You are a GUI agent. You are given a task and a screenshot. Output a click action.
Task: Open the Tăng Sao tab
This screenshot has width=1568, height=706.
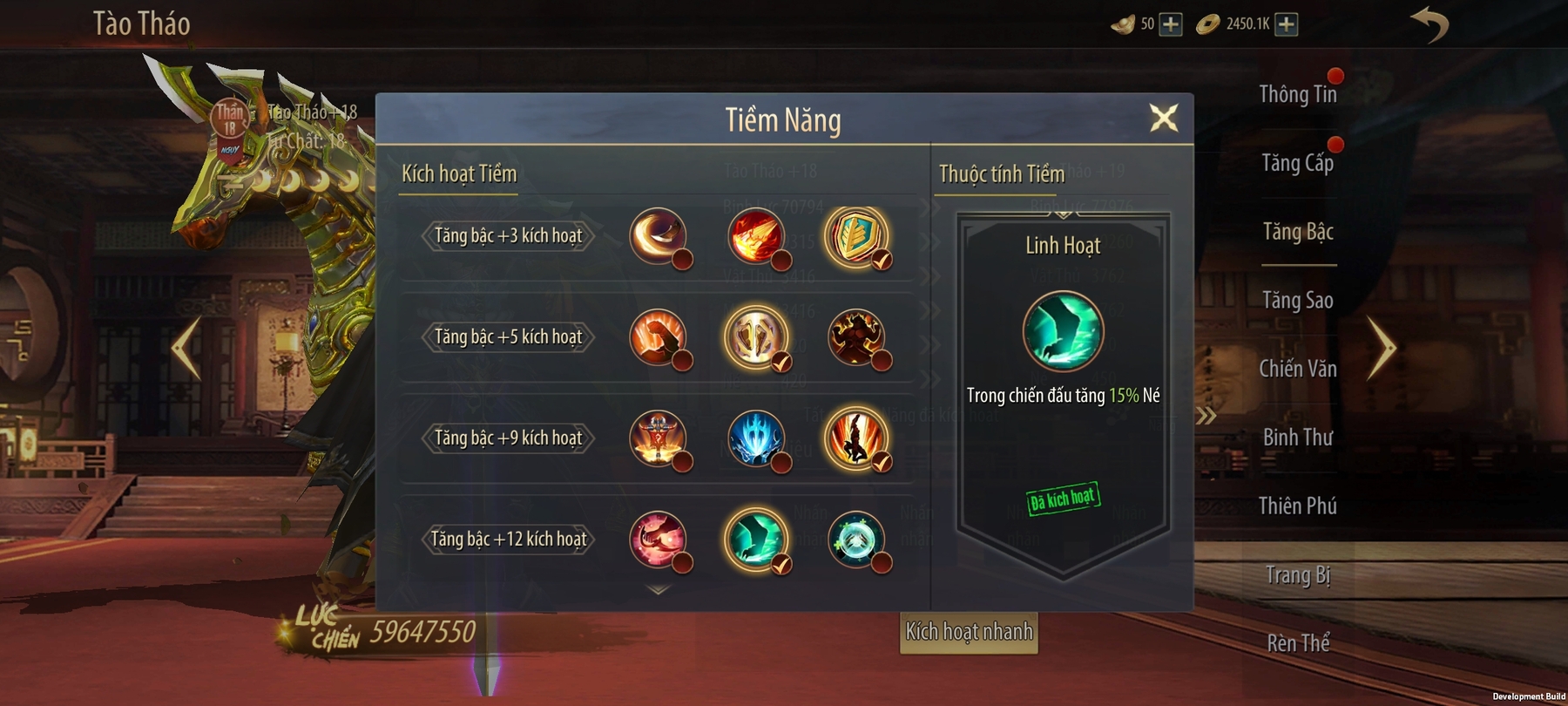click(x=1297, y=301)
